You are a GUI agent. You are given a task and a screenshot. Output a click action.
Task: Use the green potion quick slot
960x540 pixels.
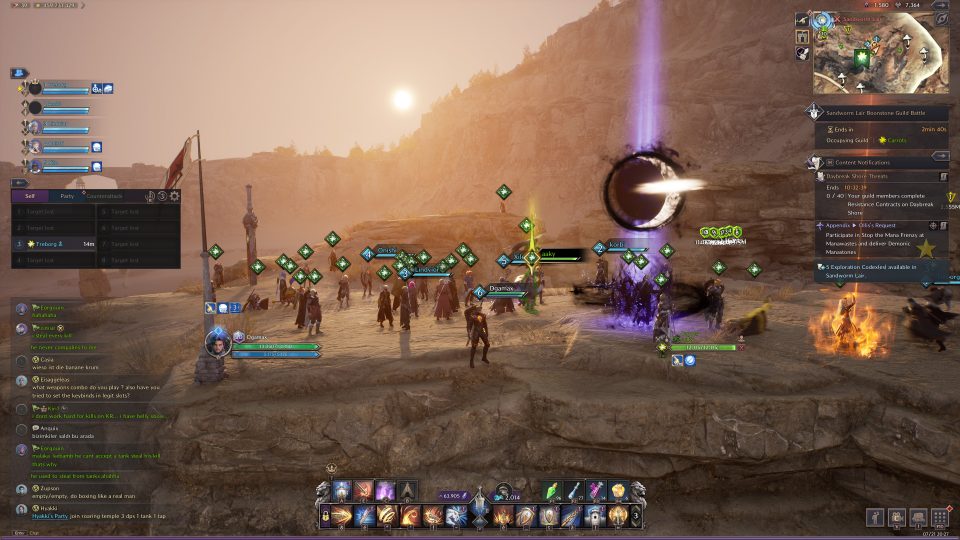(x=556, y=490)
